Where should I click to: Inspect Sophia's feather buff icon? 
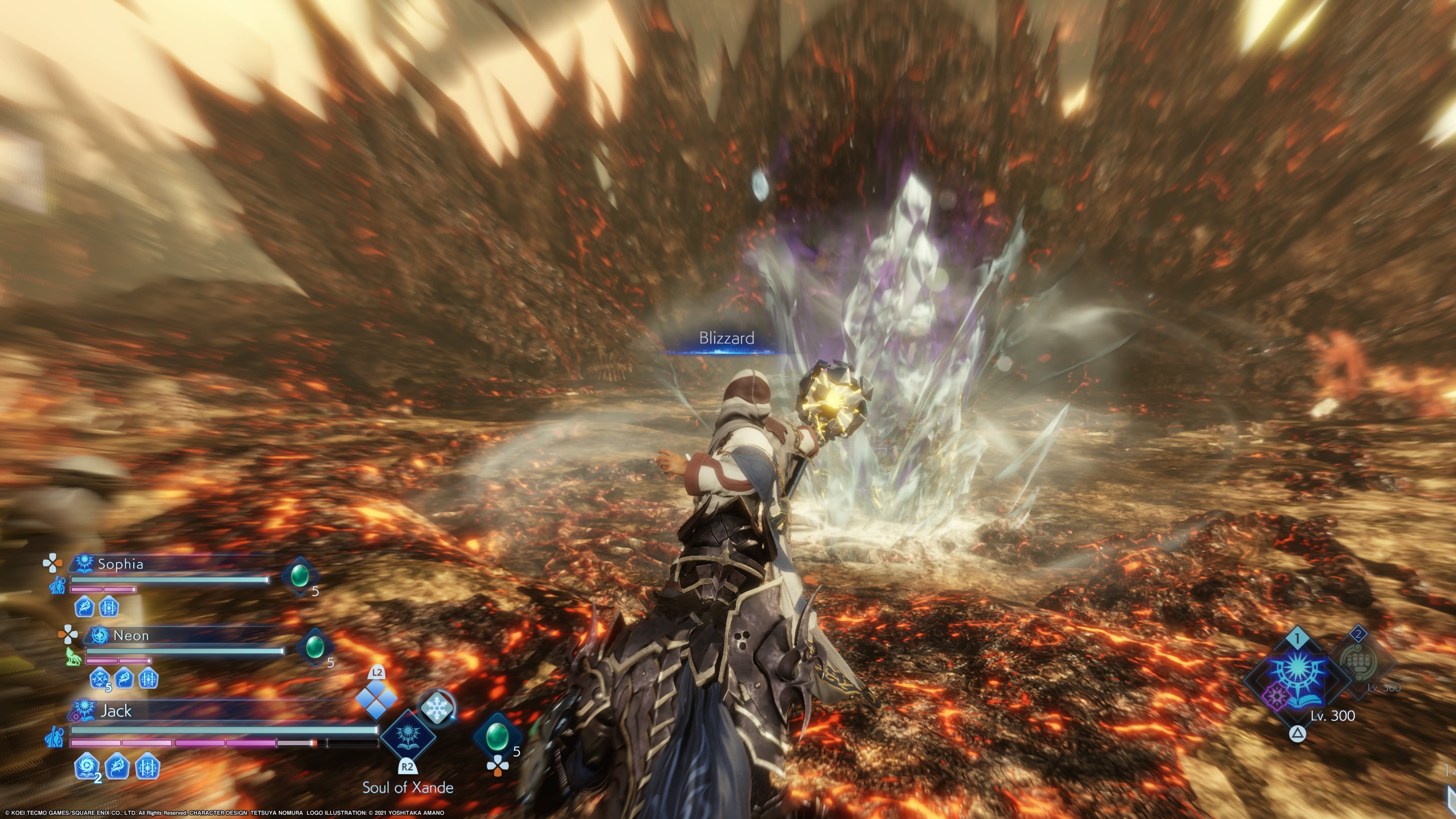(84, 607)
